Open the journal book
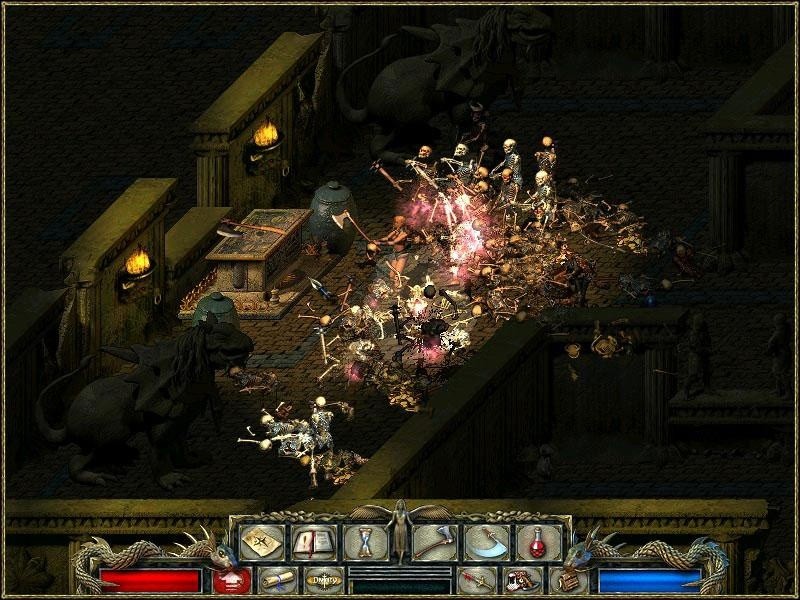The height and width of the screenshot is (600, 800). tap(310, 541)
